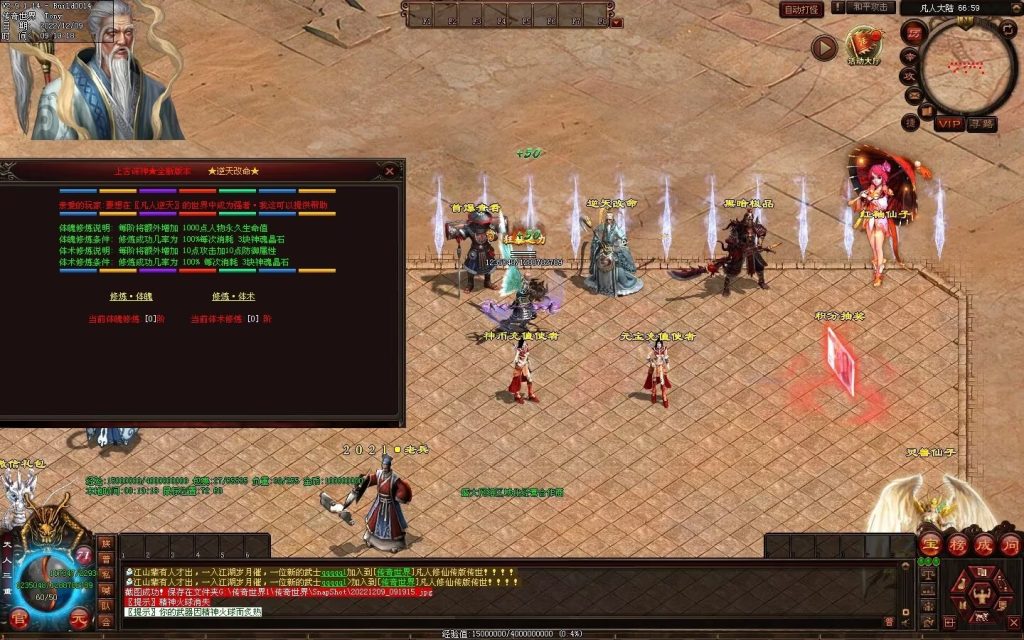Open the 宝 treasure shop button

tap(930, 545)
